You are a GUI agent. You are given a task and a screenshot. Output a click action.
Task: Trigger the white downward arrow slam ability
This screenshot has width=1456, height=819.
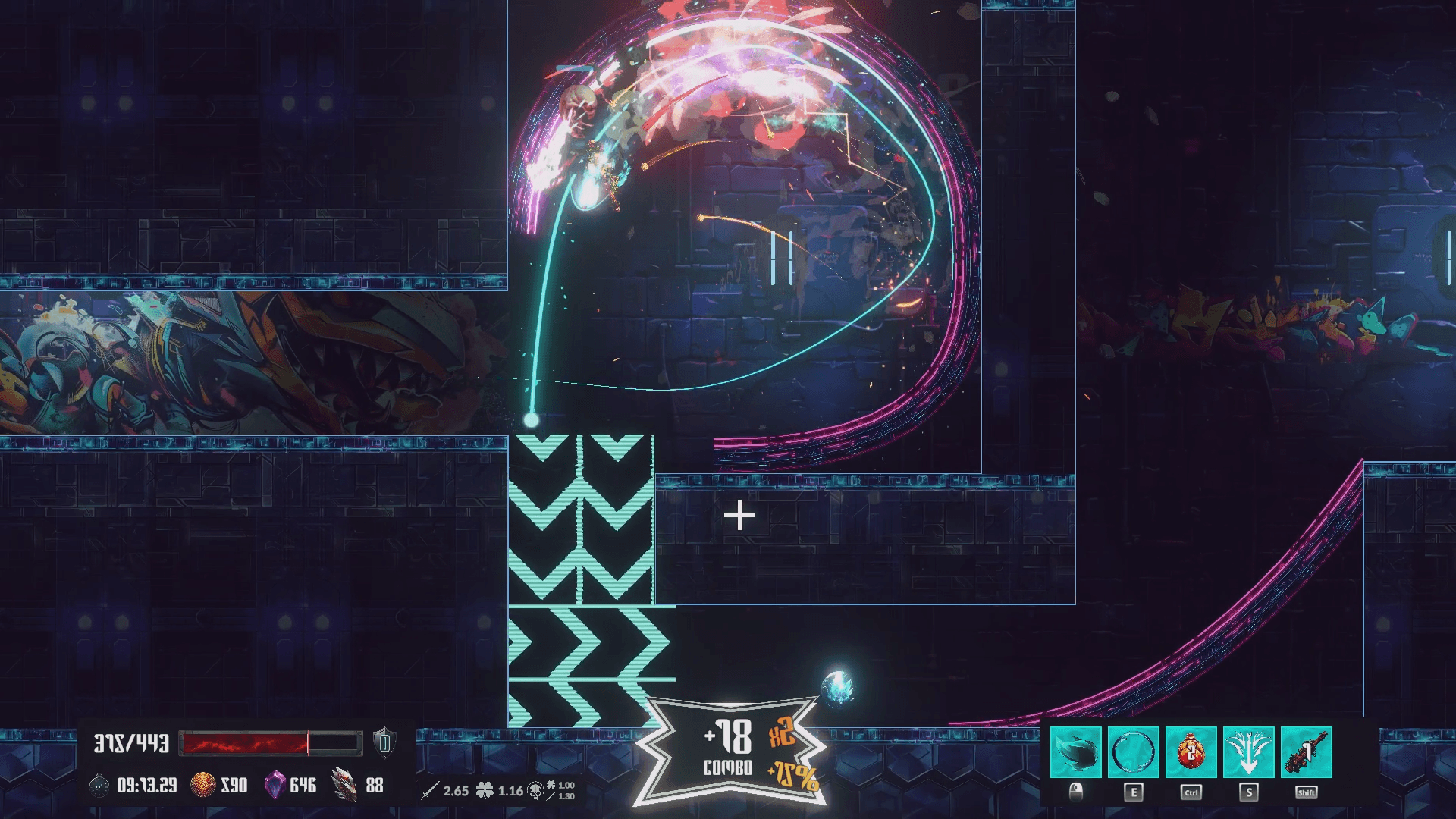click(1248, 752)
